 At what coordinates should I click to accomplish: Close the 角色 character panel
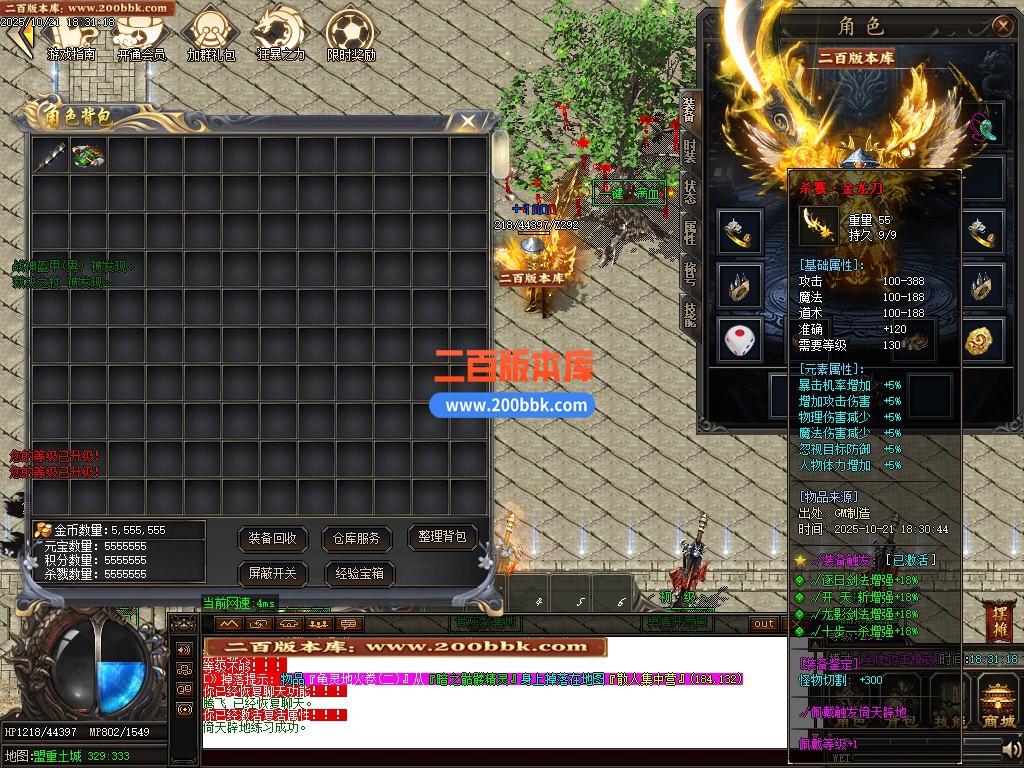click(x=1002, y=27)
